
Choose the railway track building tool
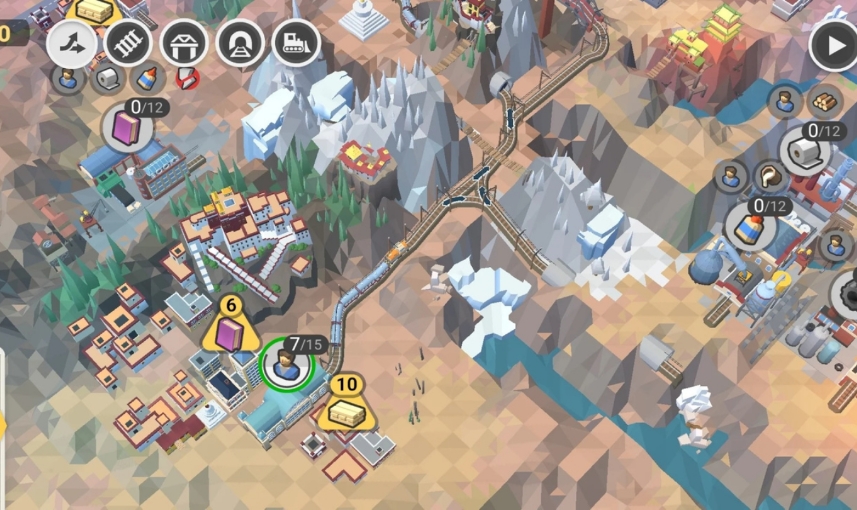128,44
